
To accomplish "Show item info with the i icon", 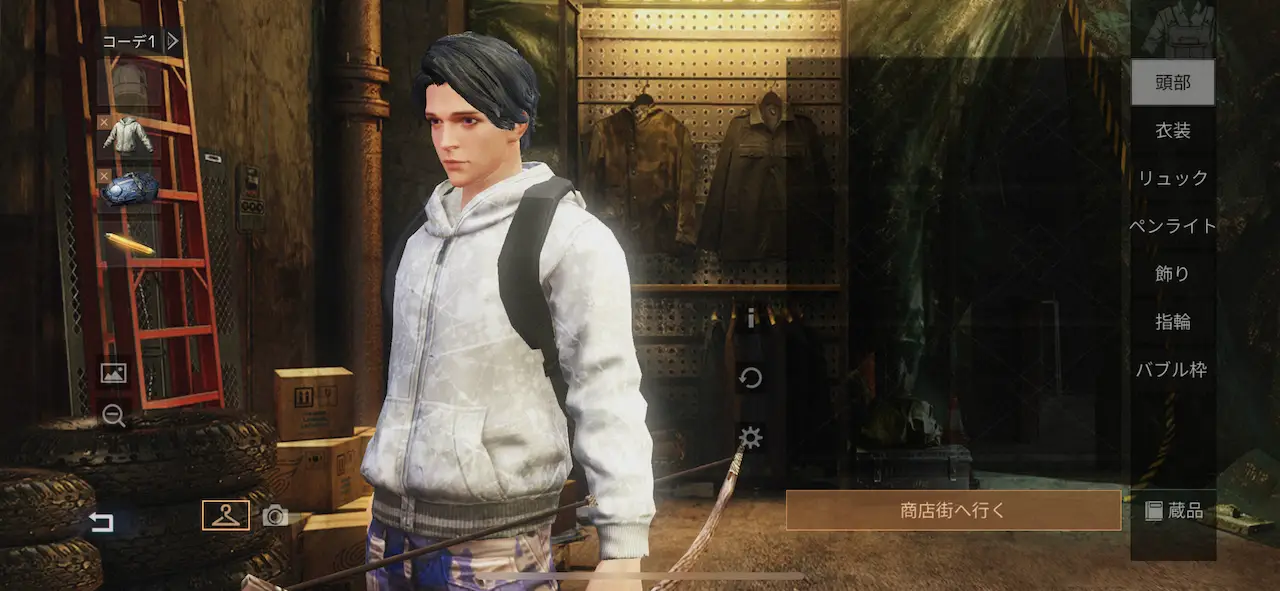I will tap(750, 319).
